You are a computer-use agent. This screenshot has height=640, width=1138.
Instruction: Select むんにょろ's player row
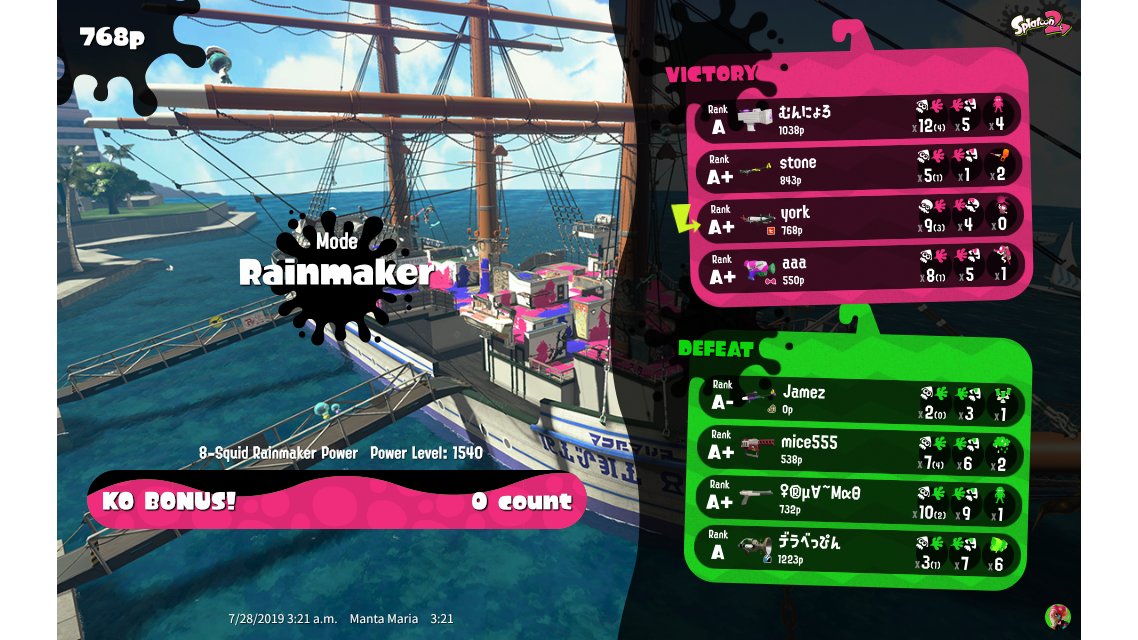click(857, 117)
